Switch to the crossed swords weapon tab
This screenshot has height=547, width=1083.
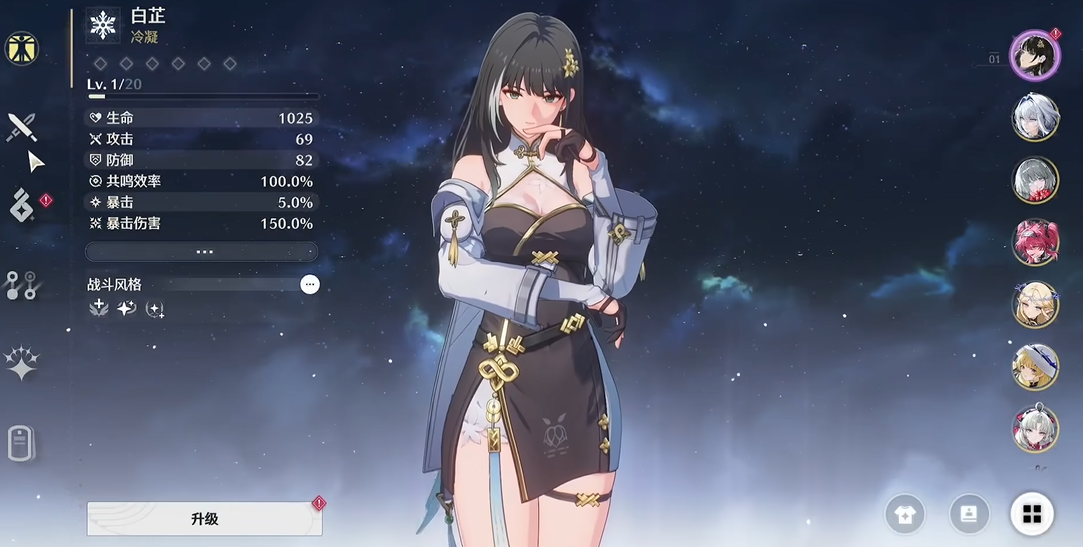point(22,126)
